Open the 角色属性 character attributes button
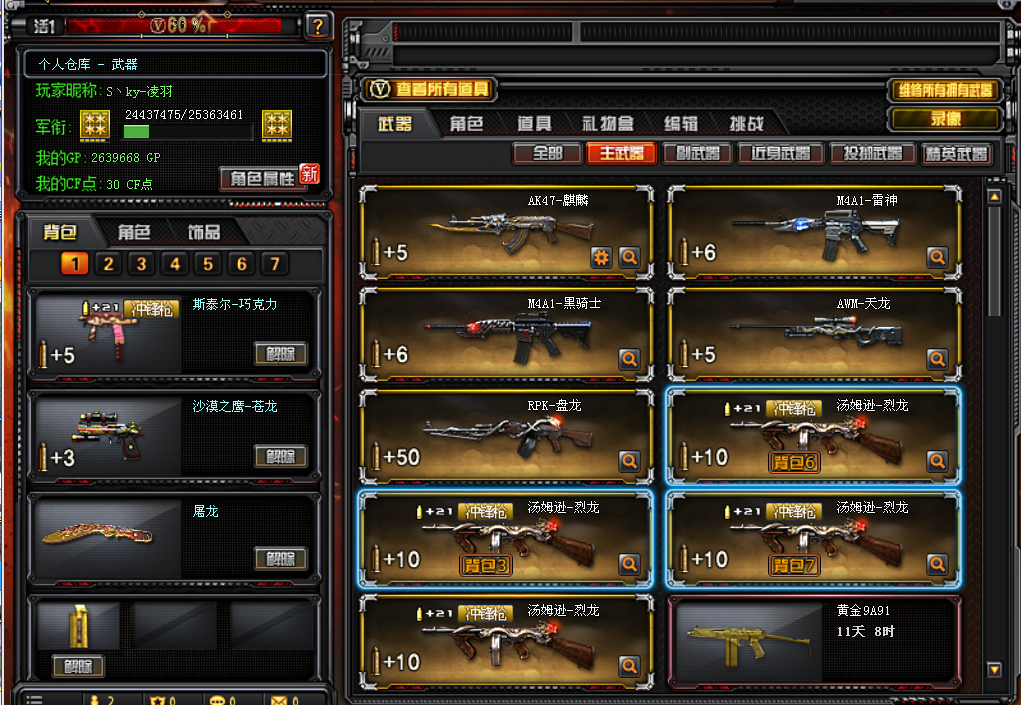This screenshot has width=1021, height=705. tap(262, 178)
